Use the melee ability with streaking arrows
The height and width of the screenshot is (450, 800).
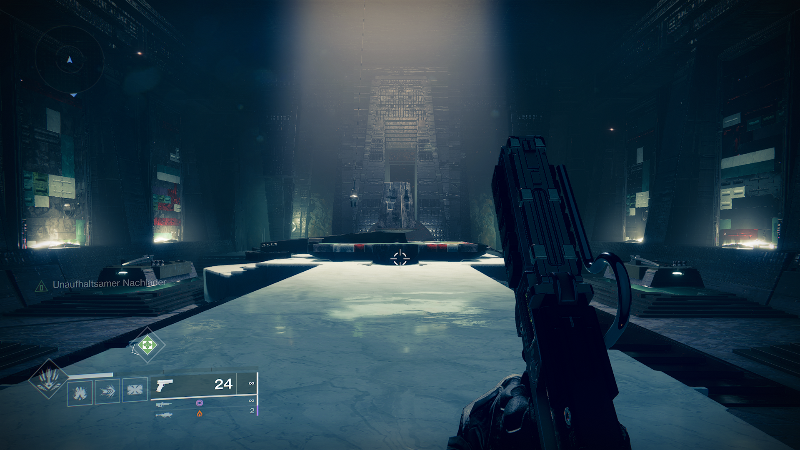107,391
